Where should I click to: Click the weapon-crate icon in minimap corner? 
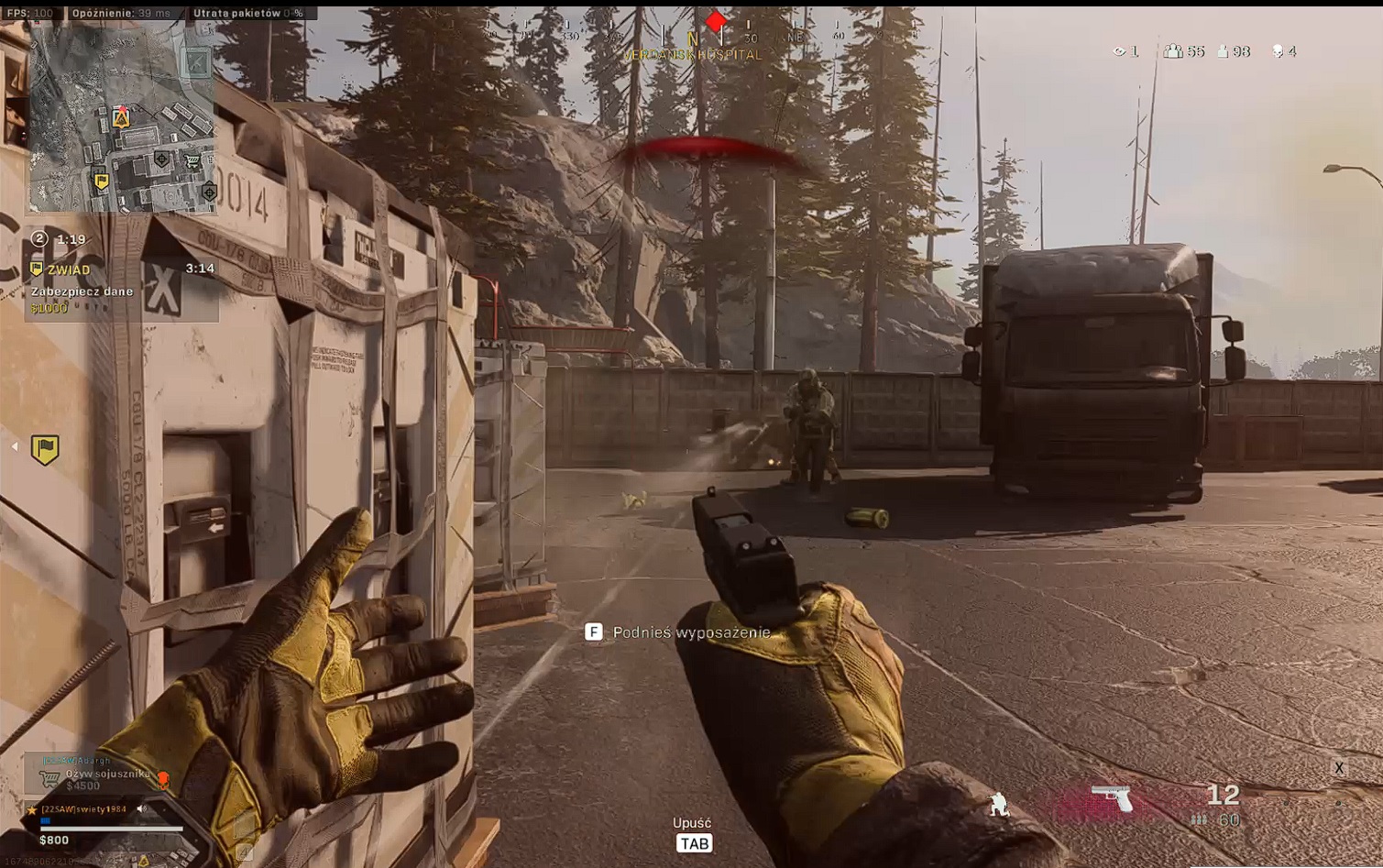coord(197,62)
